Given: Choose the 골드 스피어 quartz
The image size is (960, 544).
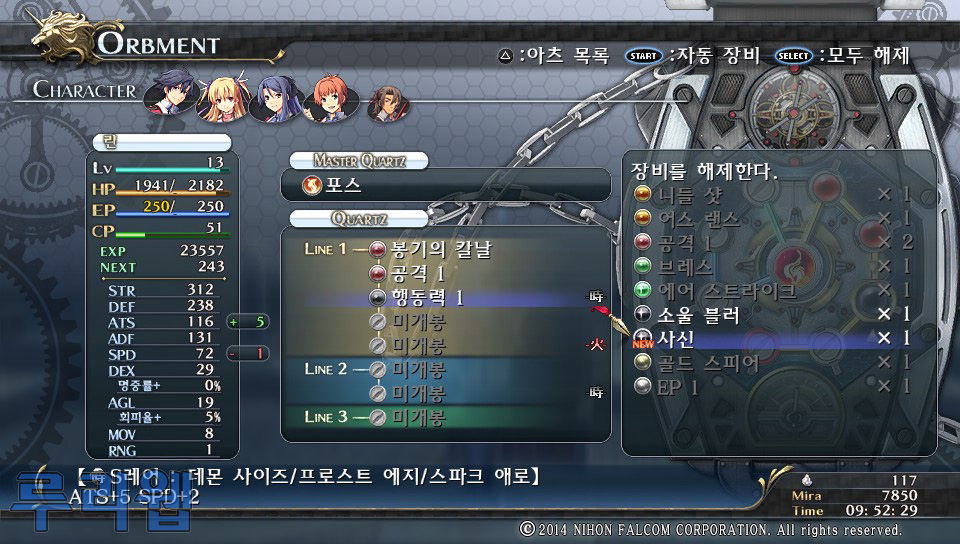Looking at the screenshot, I should tap(708, 362).
